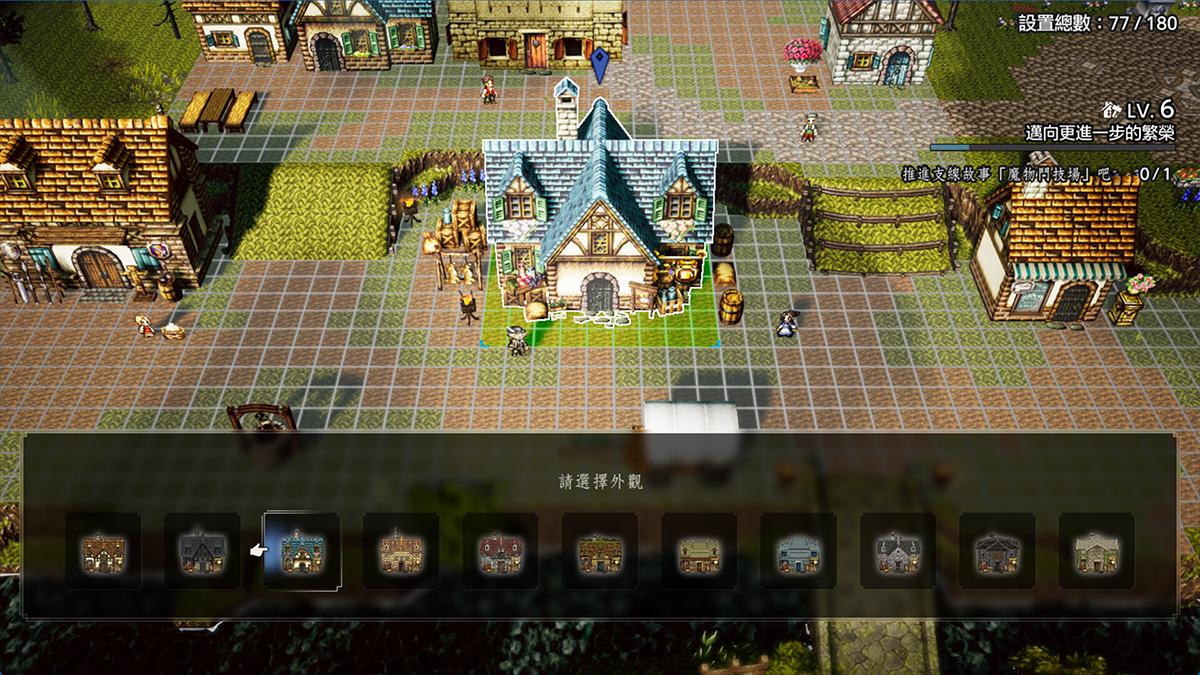Pick the mossy olive-green house appearance

click(x=600, y=551)
